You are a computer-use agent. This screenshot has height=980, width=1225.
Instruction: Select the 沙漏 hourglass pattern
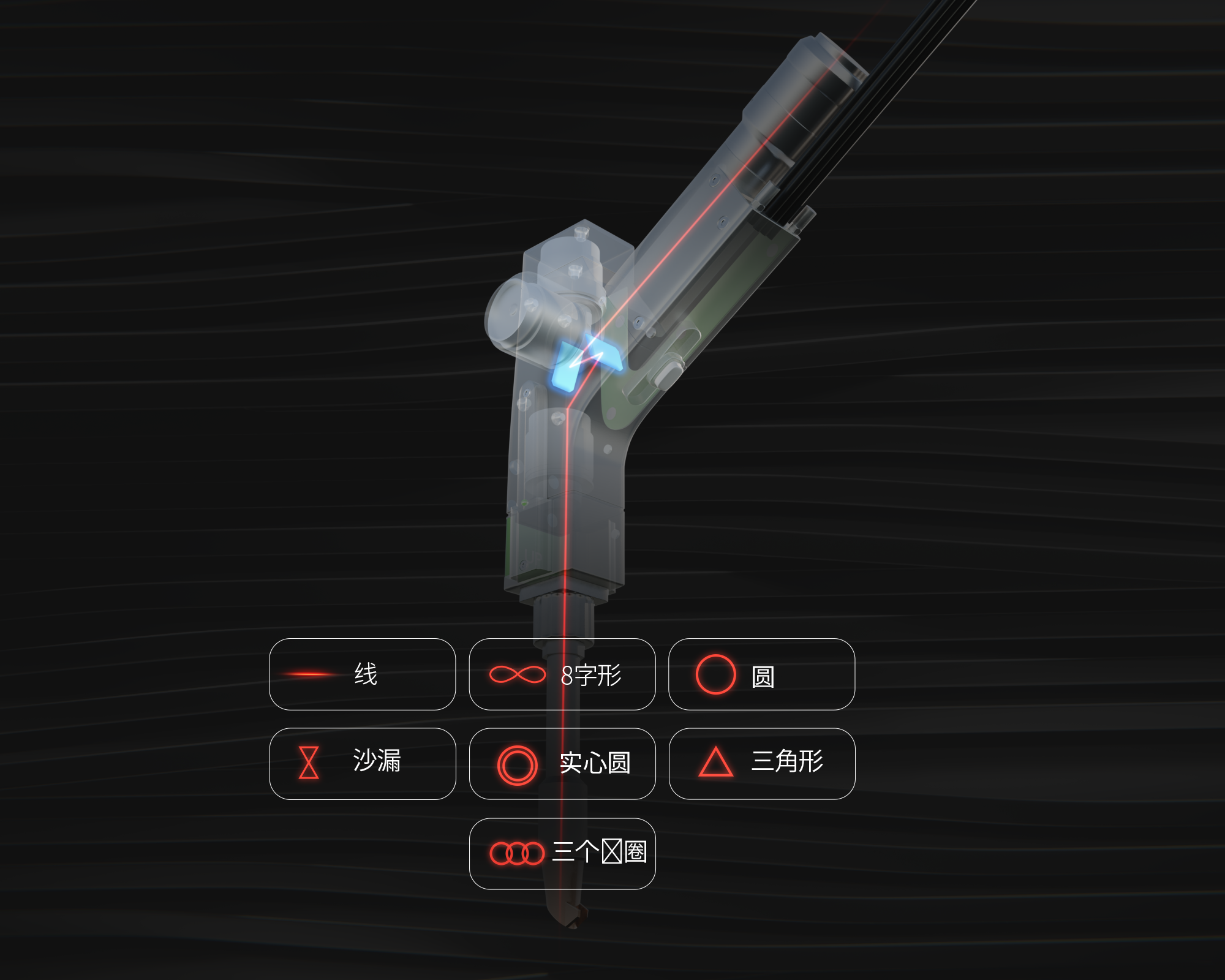362,764
